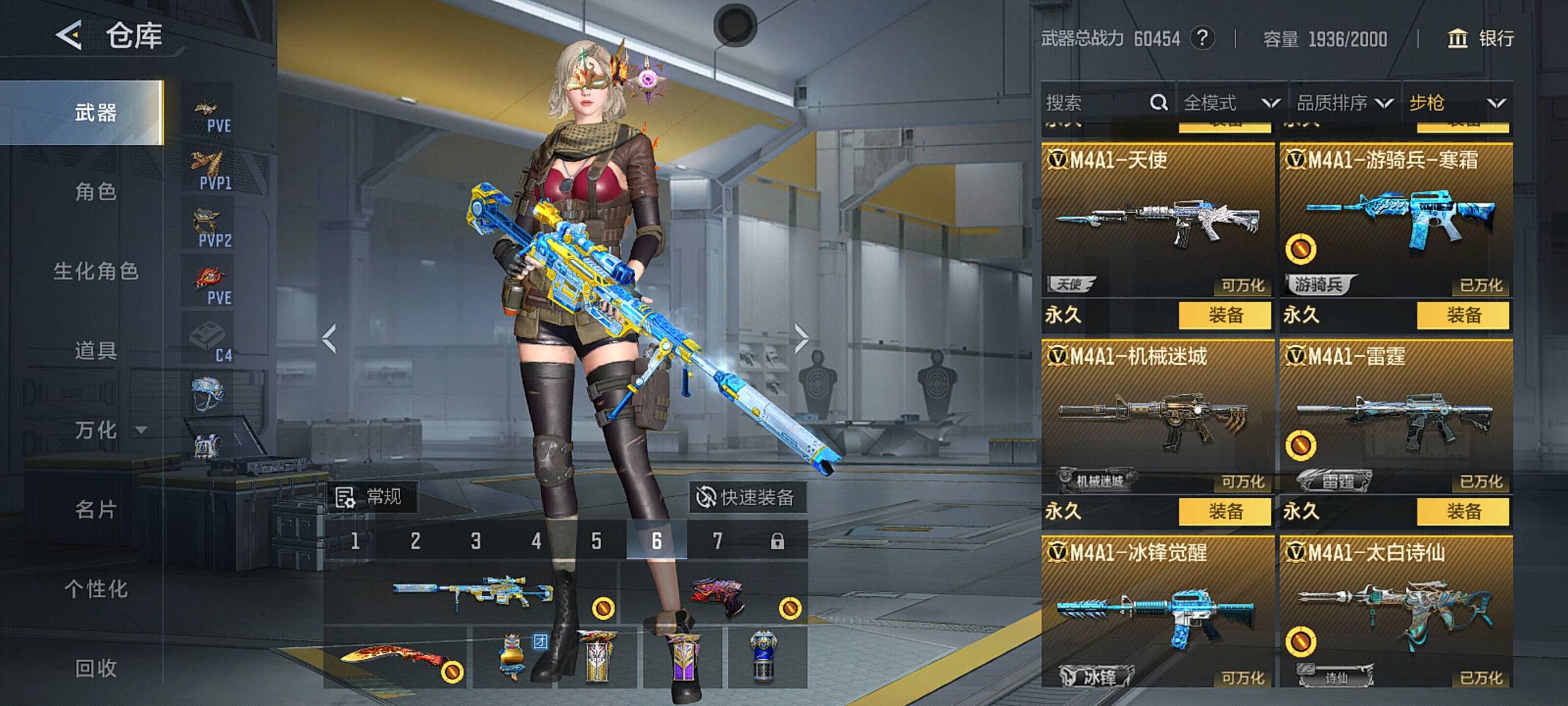Open the 回收 section

click(x=95, y=668)
